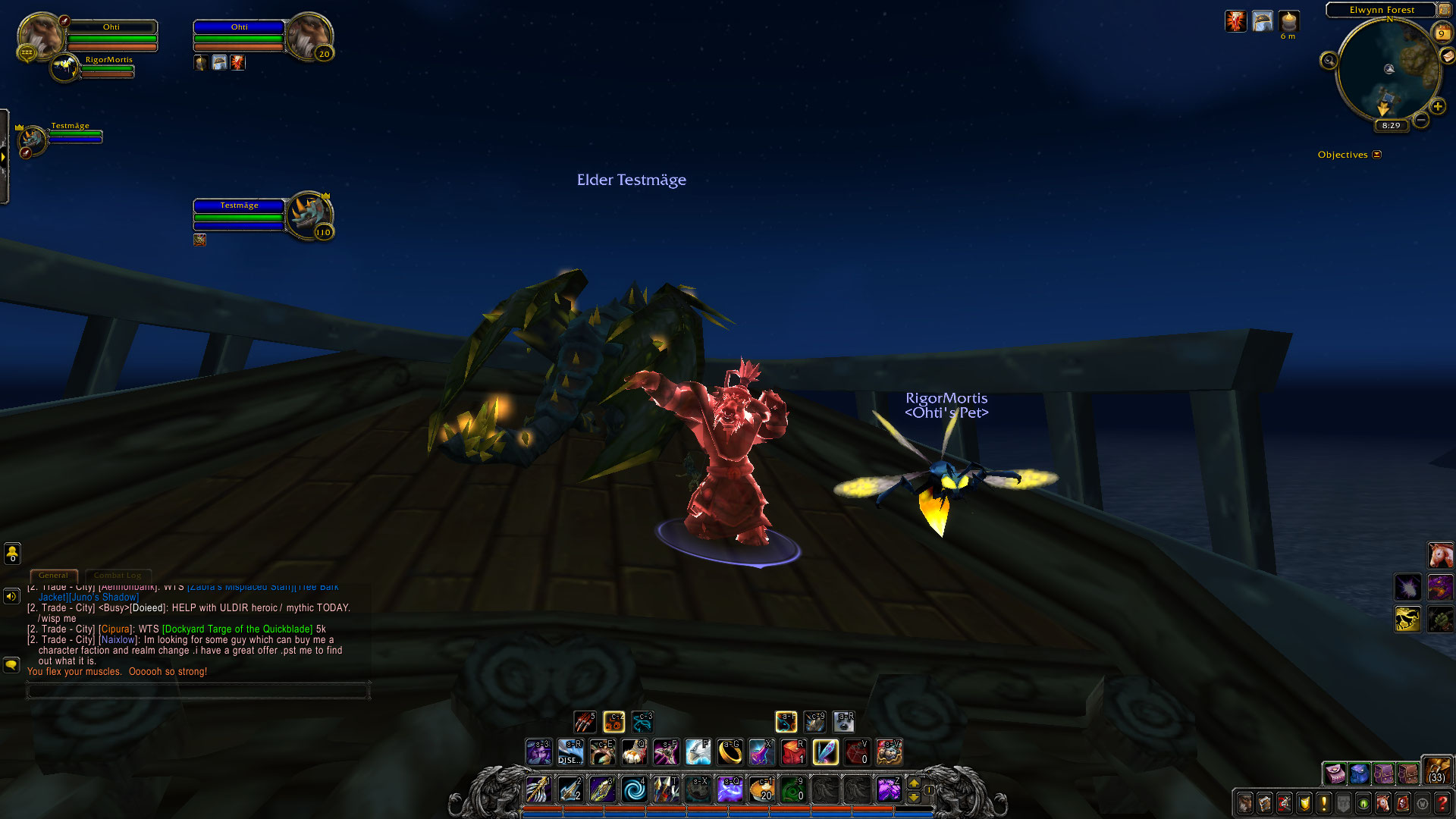Open the calendar button showing day 9
Screen dimensions: 1456x819
1441,33
